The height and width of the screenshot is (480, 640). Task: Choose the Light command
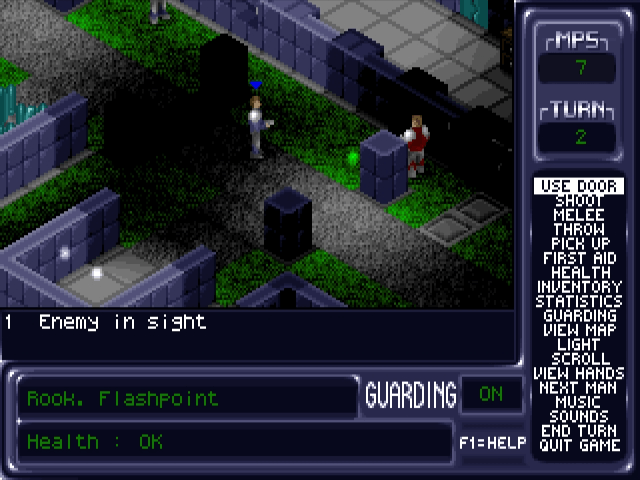click(x=579, y=345)
